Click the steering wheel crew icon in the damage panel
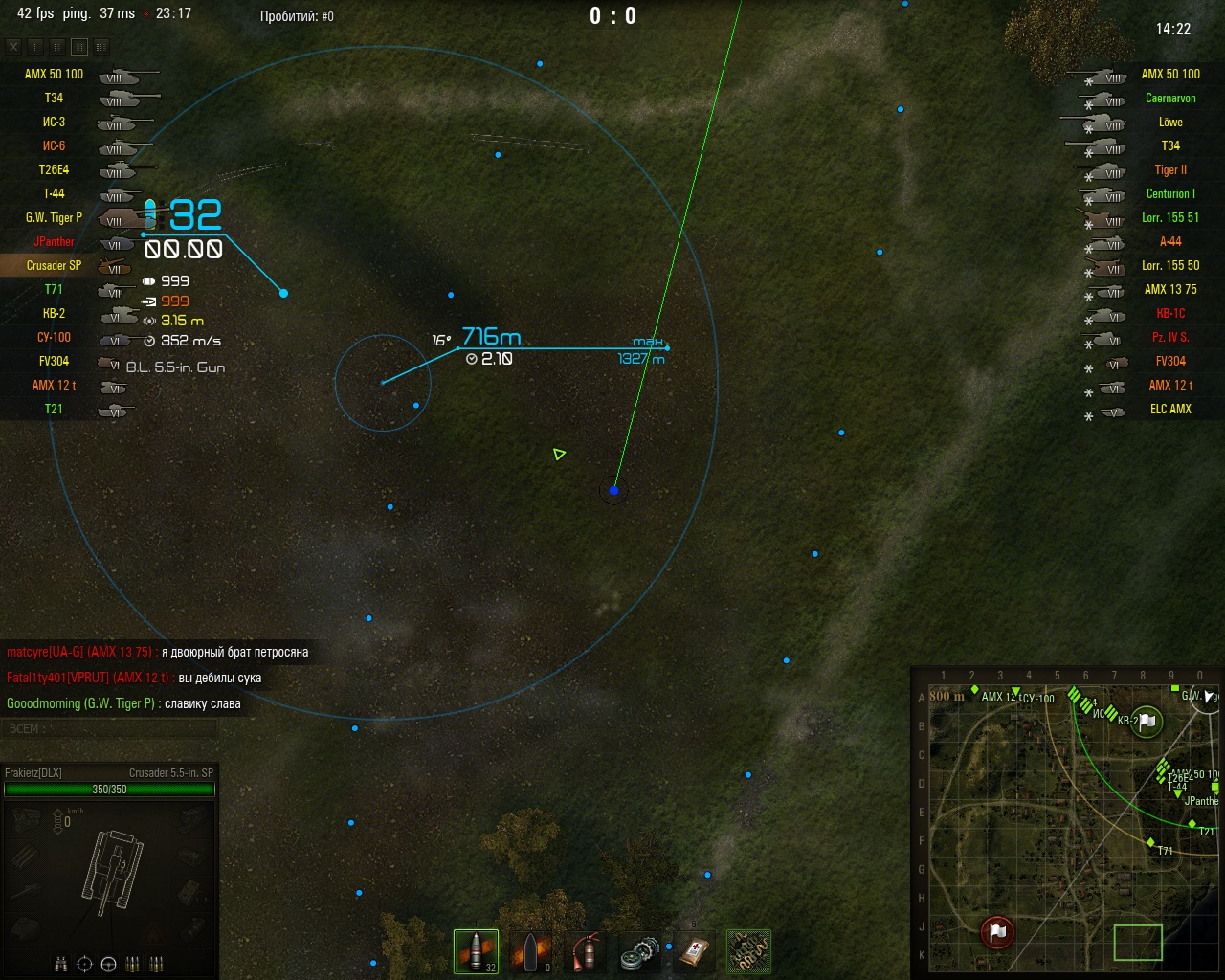This screenshot has height=980, width=1225. click(108, 964)
